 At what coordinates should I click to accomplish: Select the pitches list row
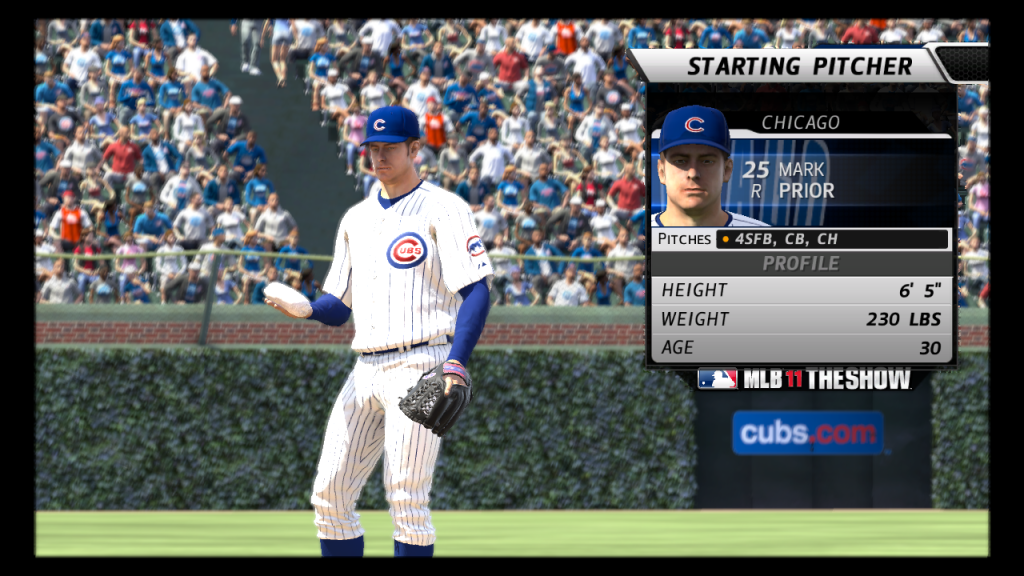pos(801,239)
